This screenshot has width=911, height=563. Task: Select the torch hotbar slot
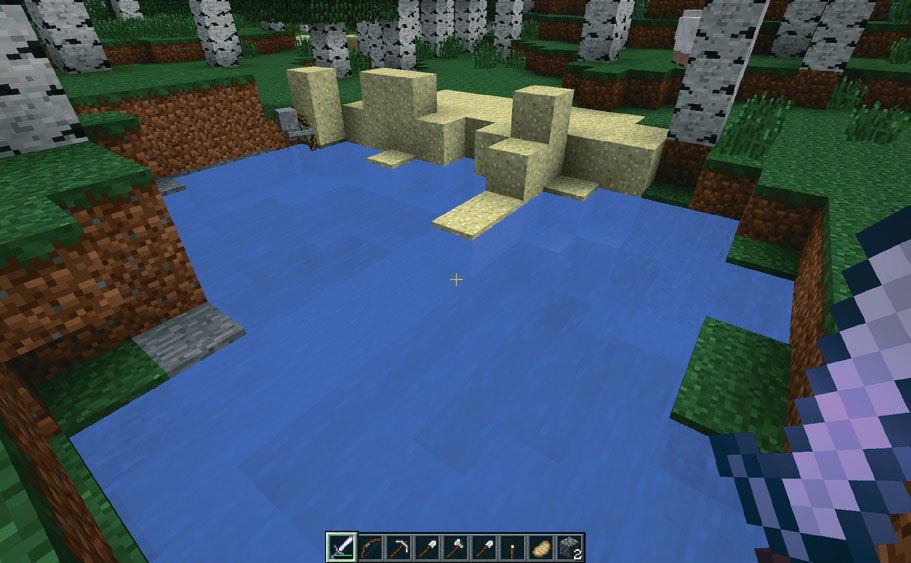(512, 547)
